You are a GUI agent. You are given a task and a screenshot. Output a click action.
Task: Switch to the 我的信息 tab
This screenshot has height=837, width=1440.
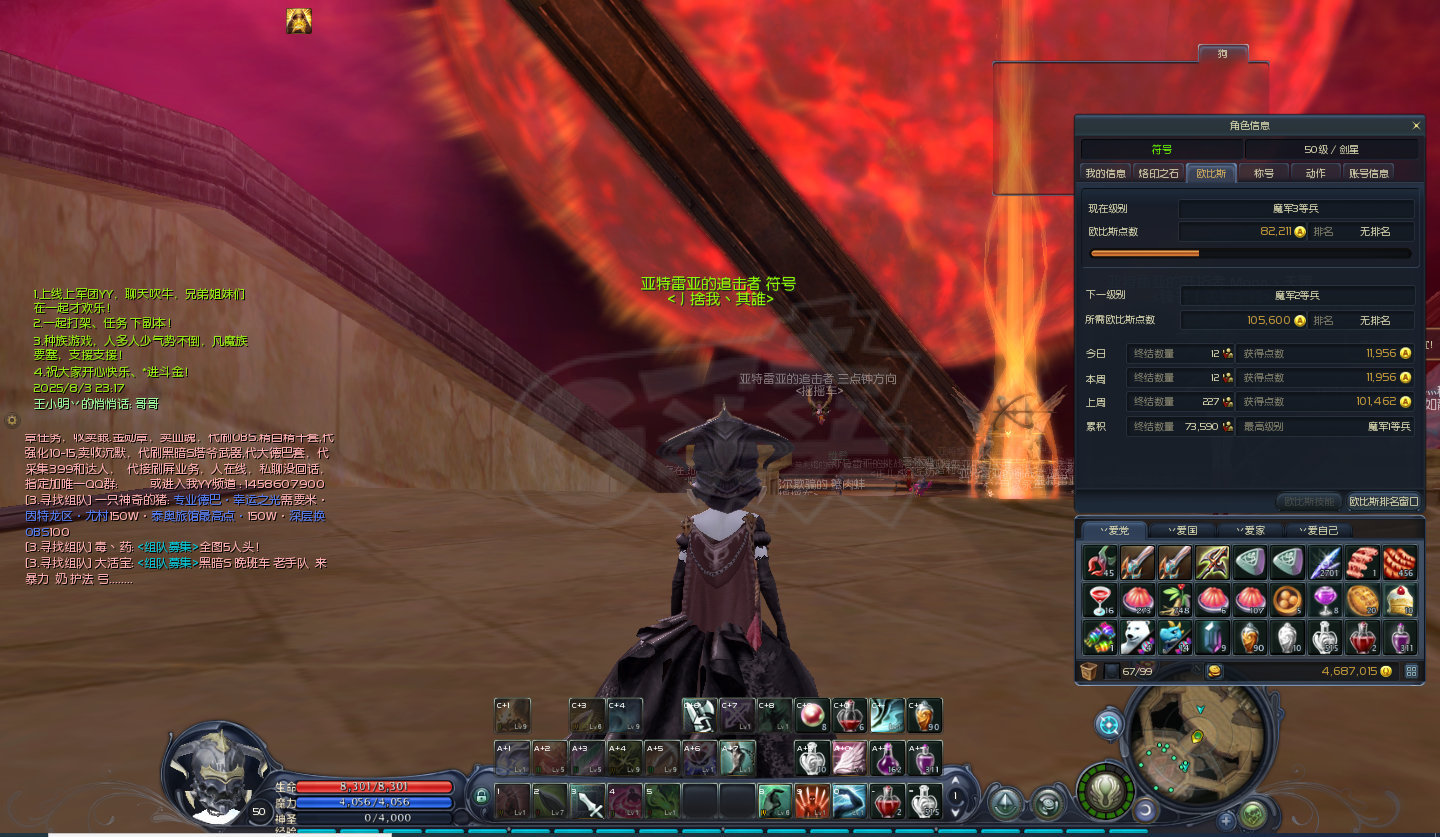(1106, 173)
